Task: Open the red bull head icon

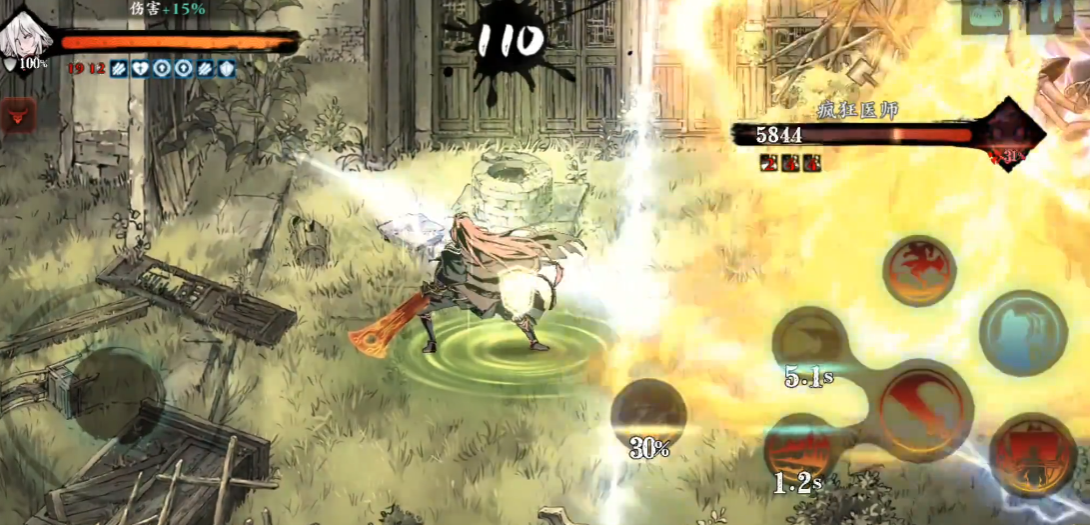Action: [19, 114]
